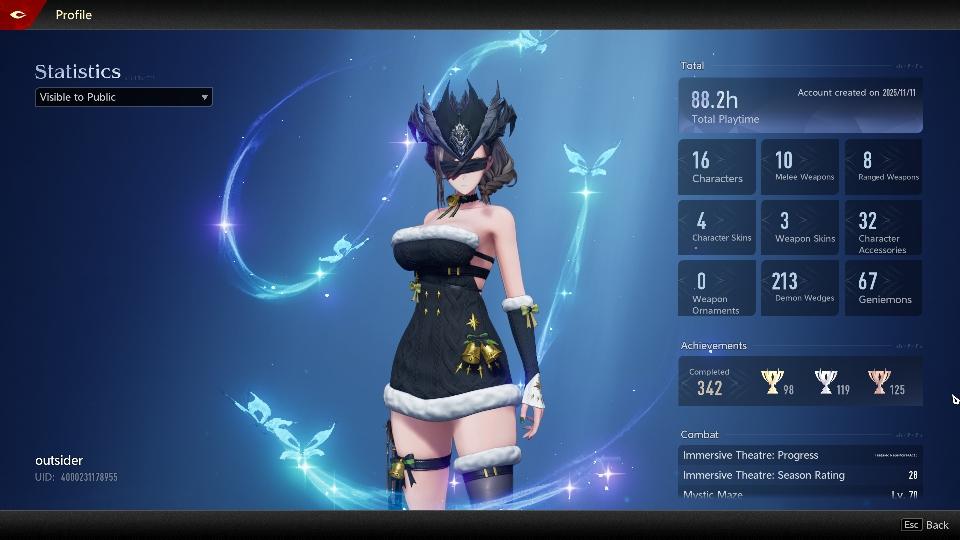960x540 pixels.
Task: Click the Back button
Action: click(926, 525)
